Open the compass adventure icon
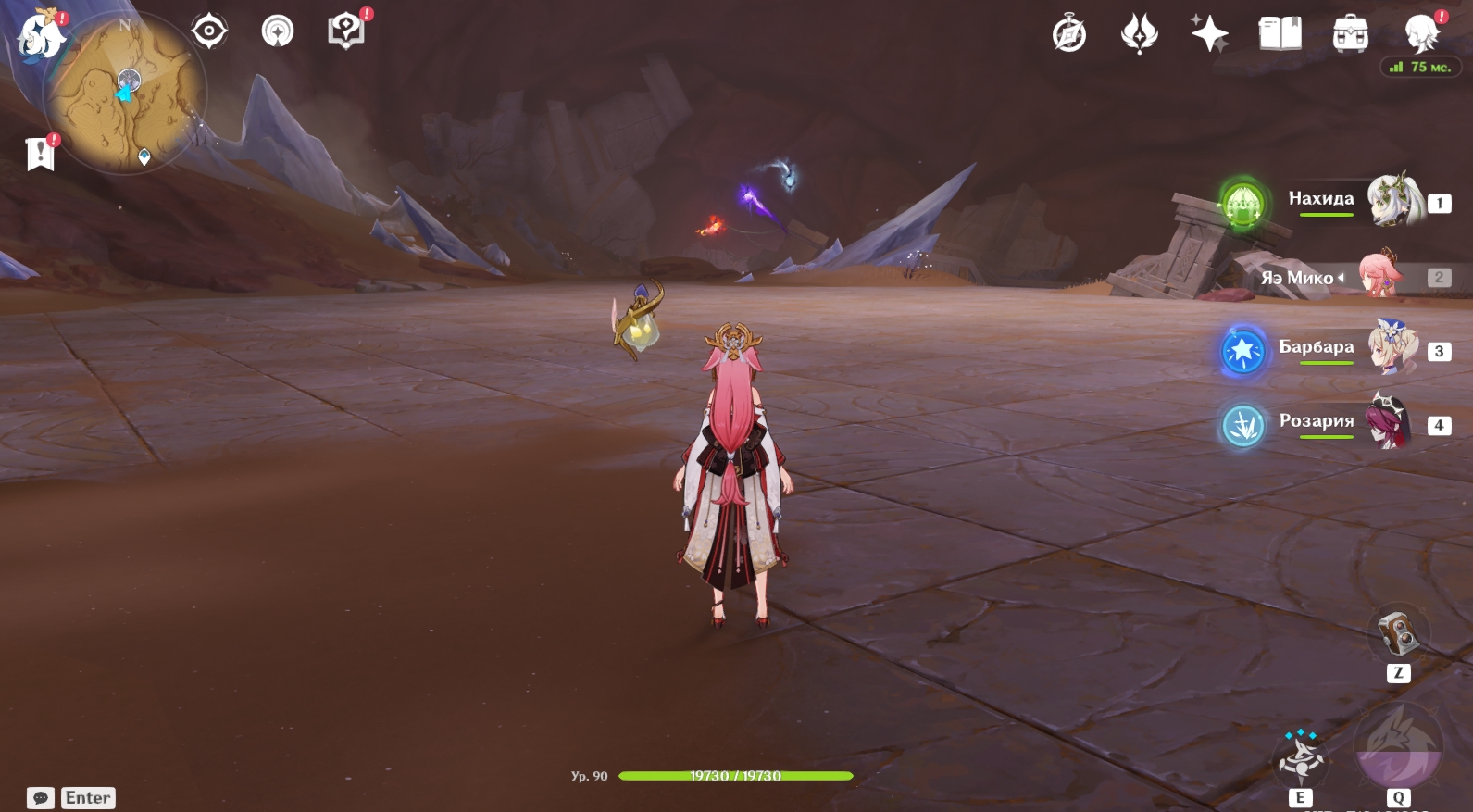 (x=1069, y=35)
